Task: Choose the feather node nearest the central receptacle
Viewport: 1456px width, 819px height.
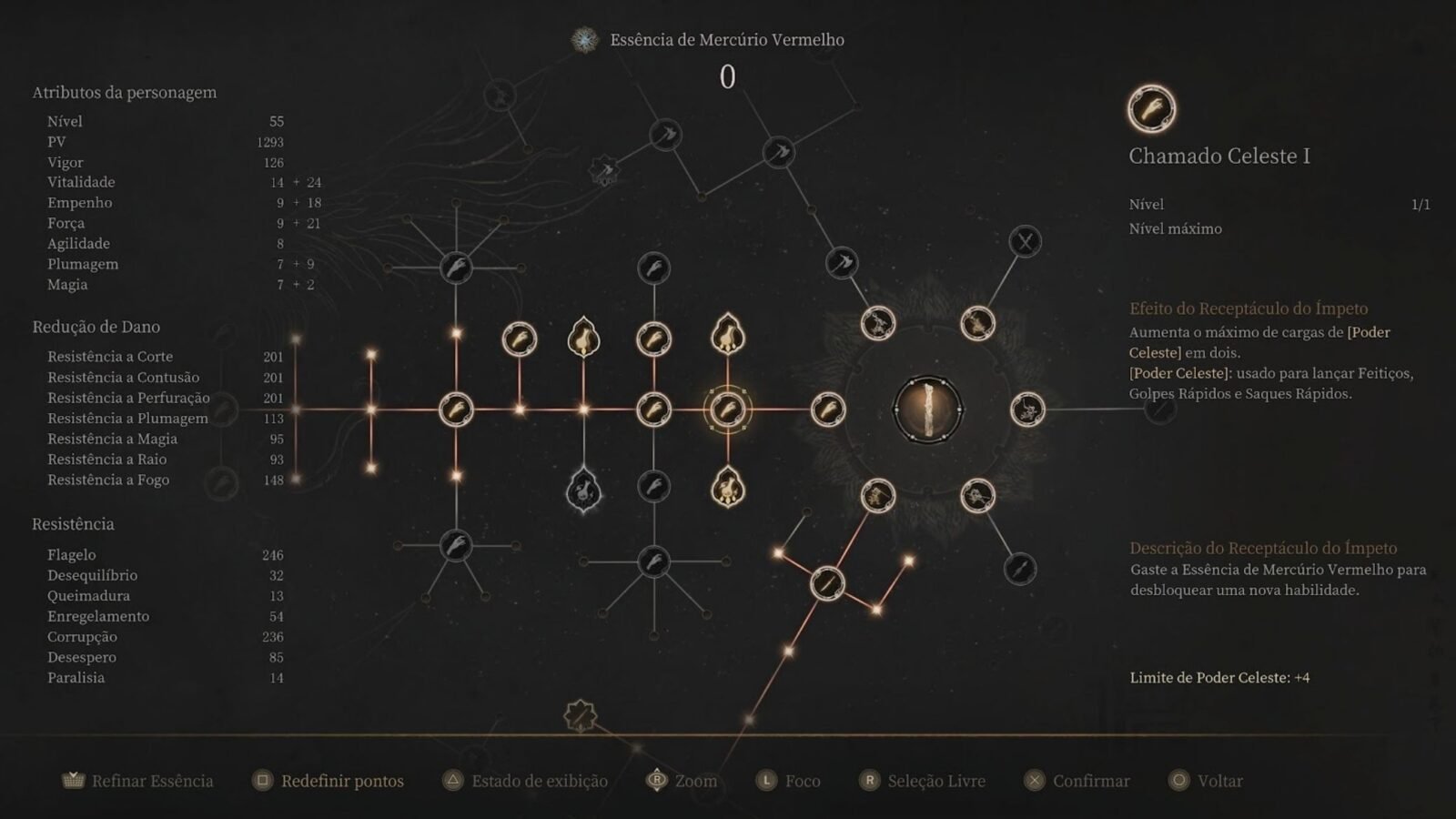Action: coord(827,409)
